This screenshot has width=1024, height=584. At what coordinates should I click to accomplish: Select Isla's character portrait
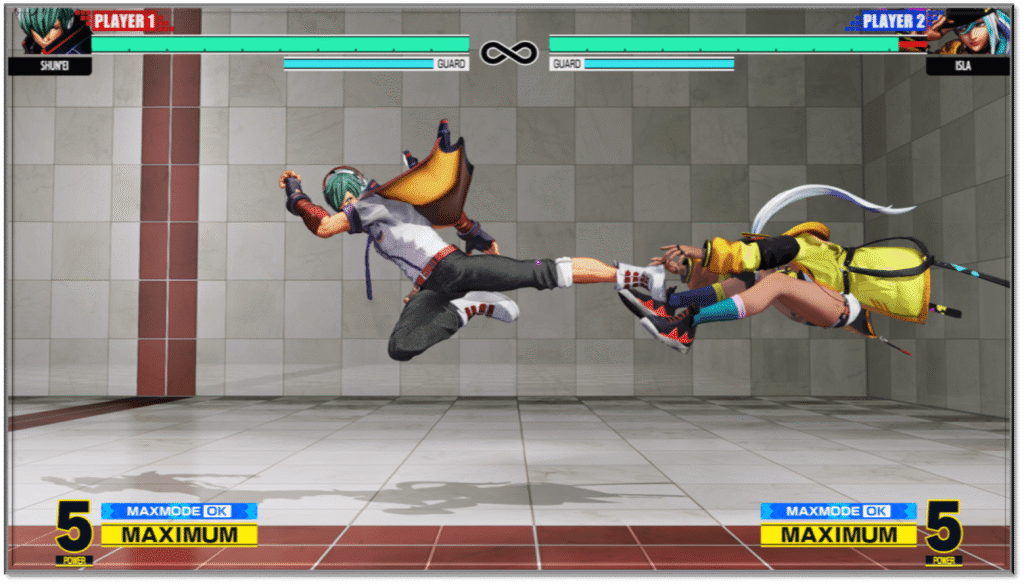click(x=970, y=31)
